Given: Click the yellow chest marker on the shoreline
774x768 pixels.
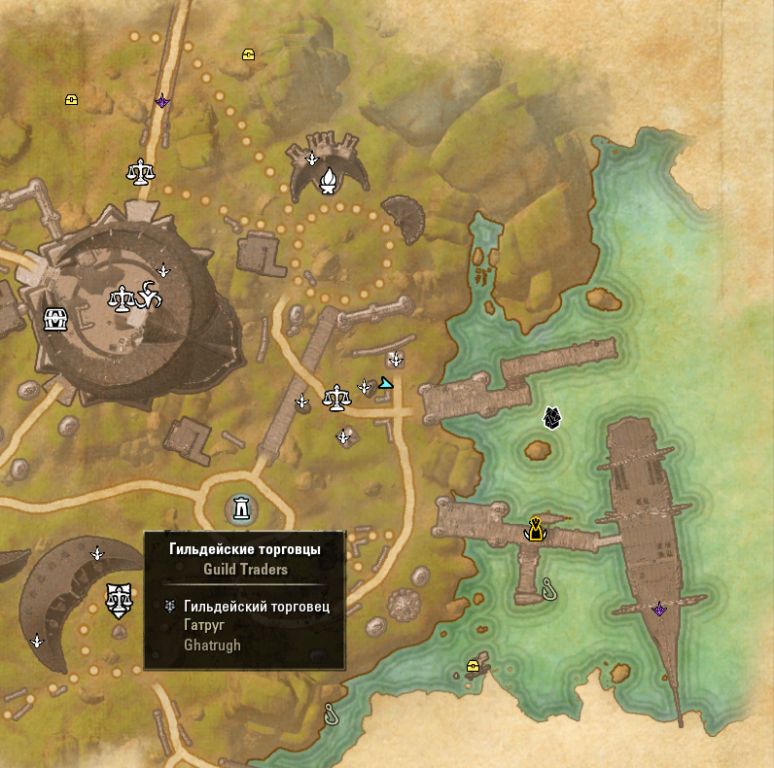Looking at the screenshot, I should coord(473,666).
